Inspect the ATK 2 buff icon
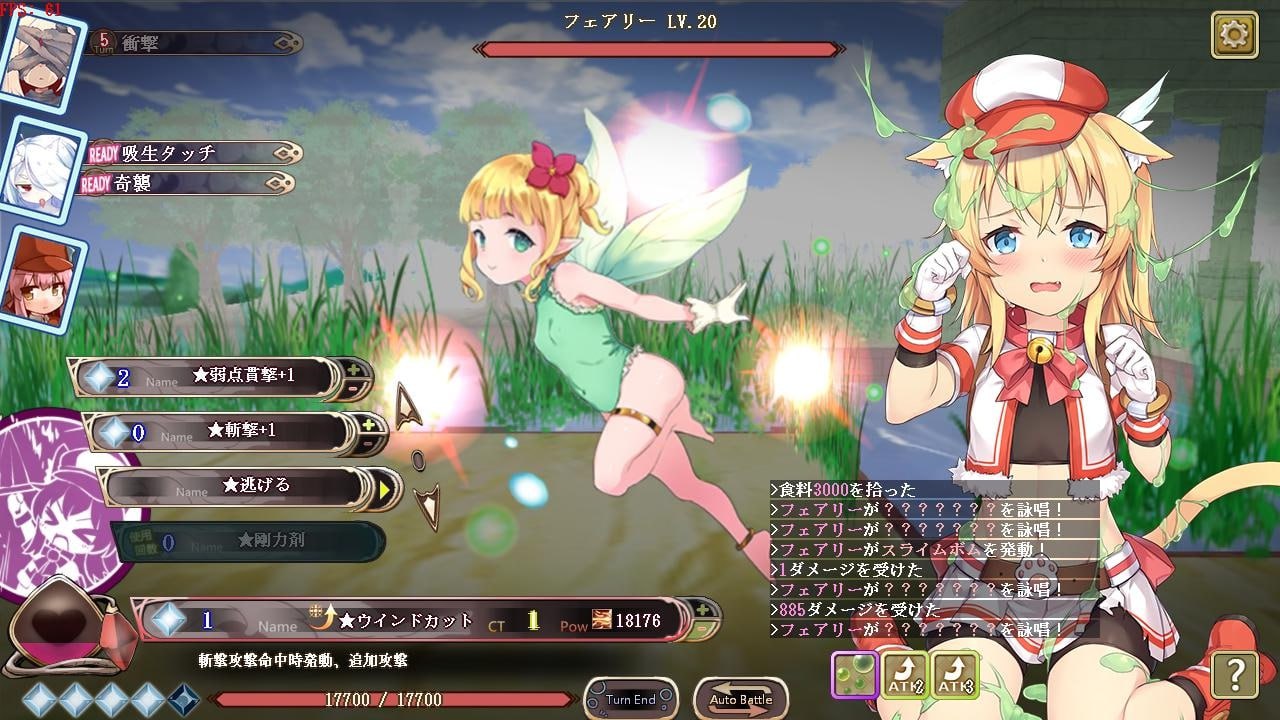Image resolution: width=1280 pixels, height=720 pixels. 905,675
